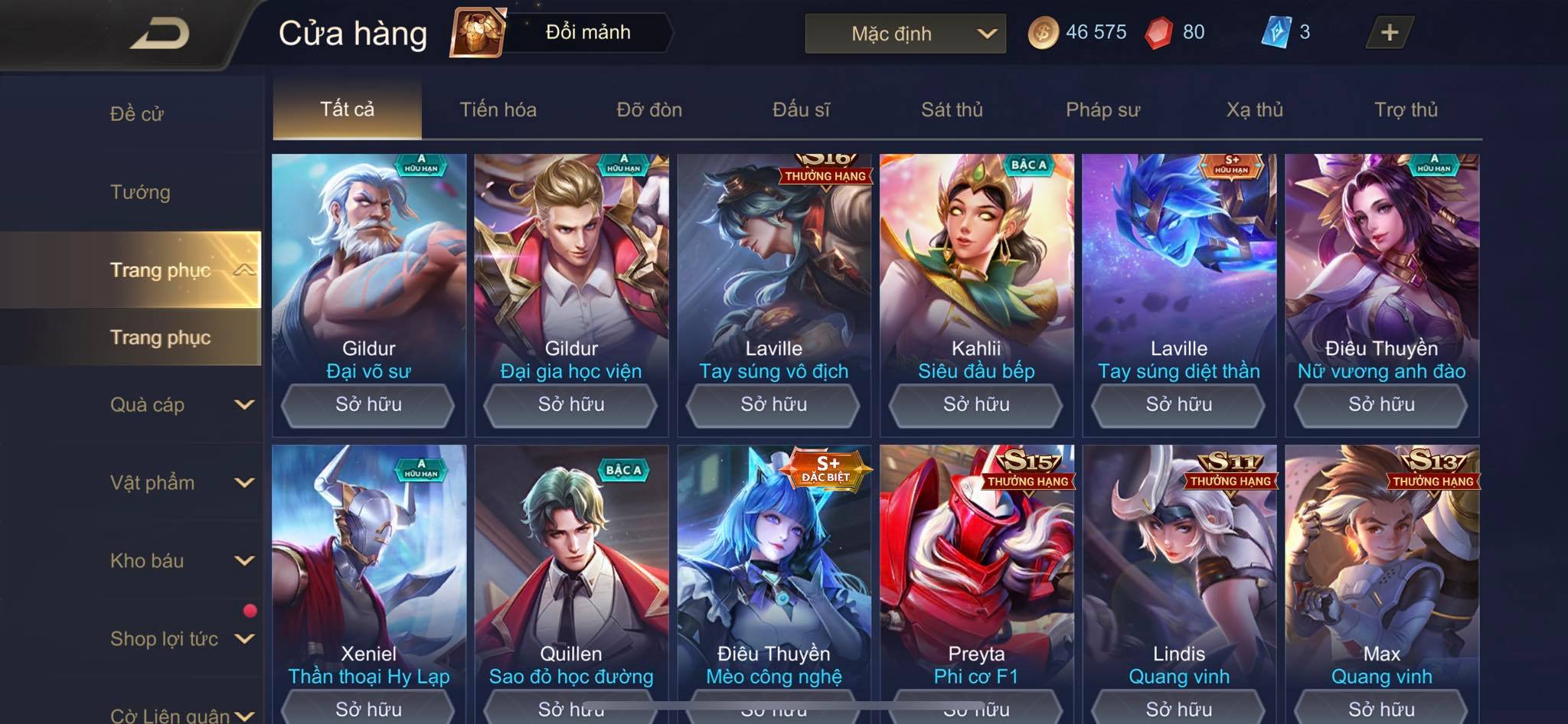The height and width of the screenshot is (724, 1568).
Task: Expand the Quà cáp menu section
Action: (181, 405)
